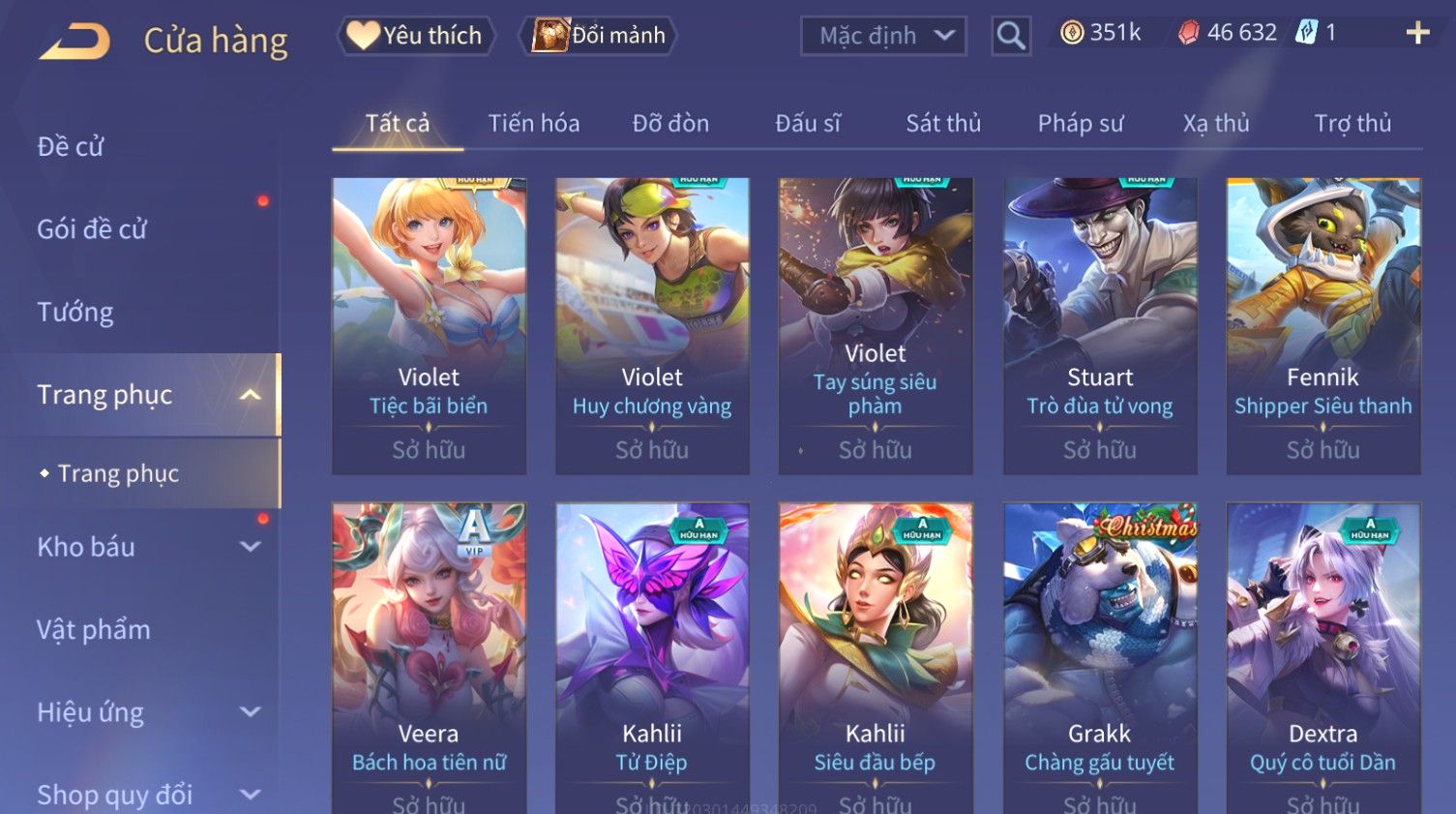
Task: Select the Đỡ đòn tab
Action: [x=670, y=124]
